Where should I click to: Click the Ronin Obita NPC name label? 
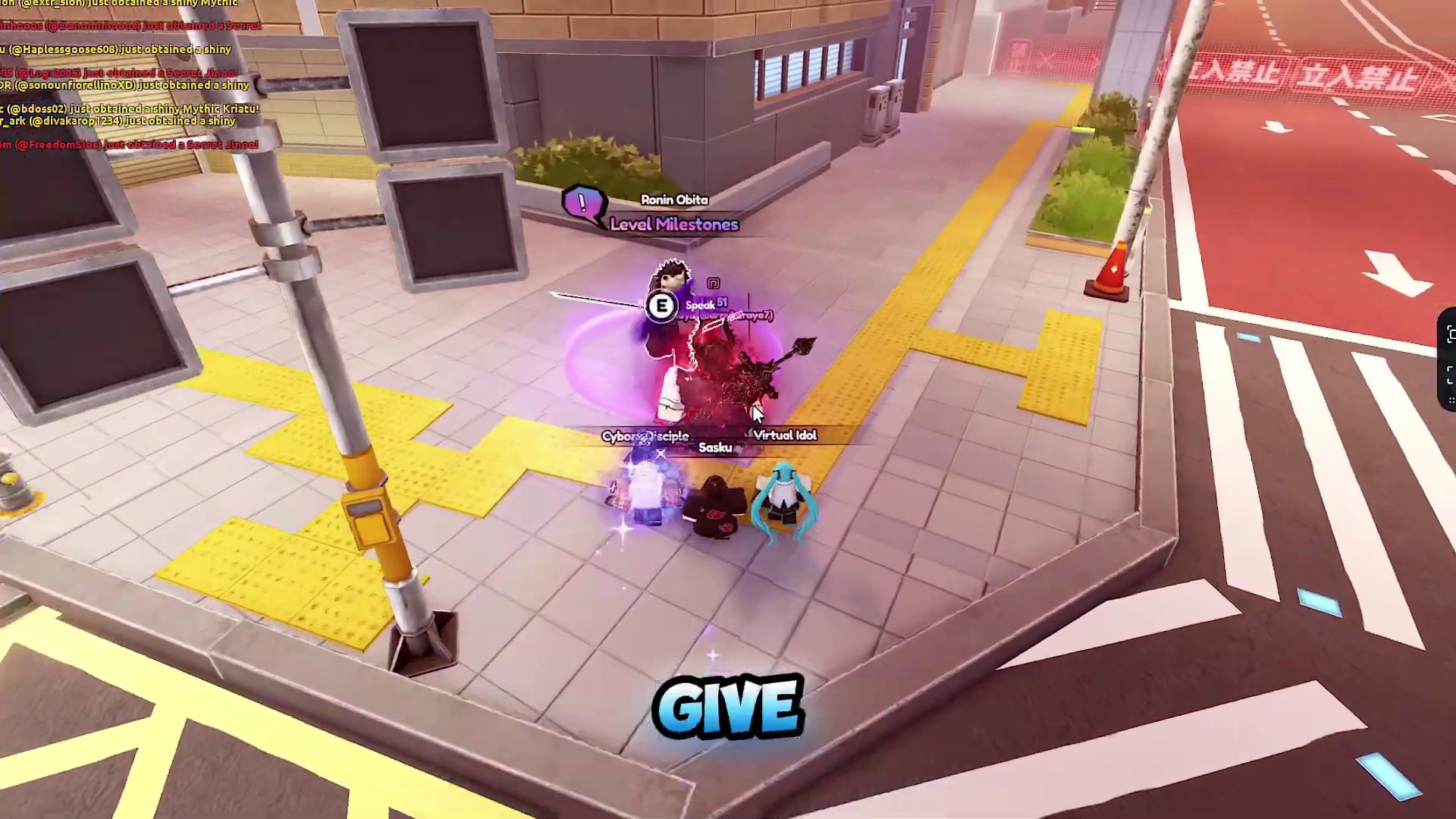[673, 199]
